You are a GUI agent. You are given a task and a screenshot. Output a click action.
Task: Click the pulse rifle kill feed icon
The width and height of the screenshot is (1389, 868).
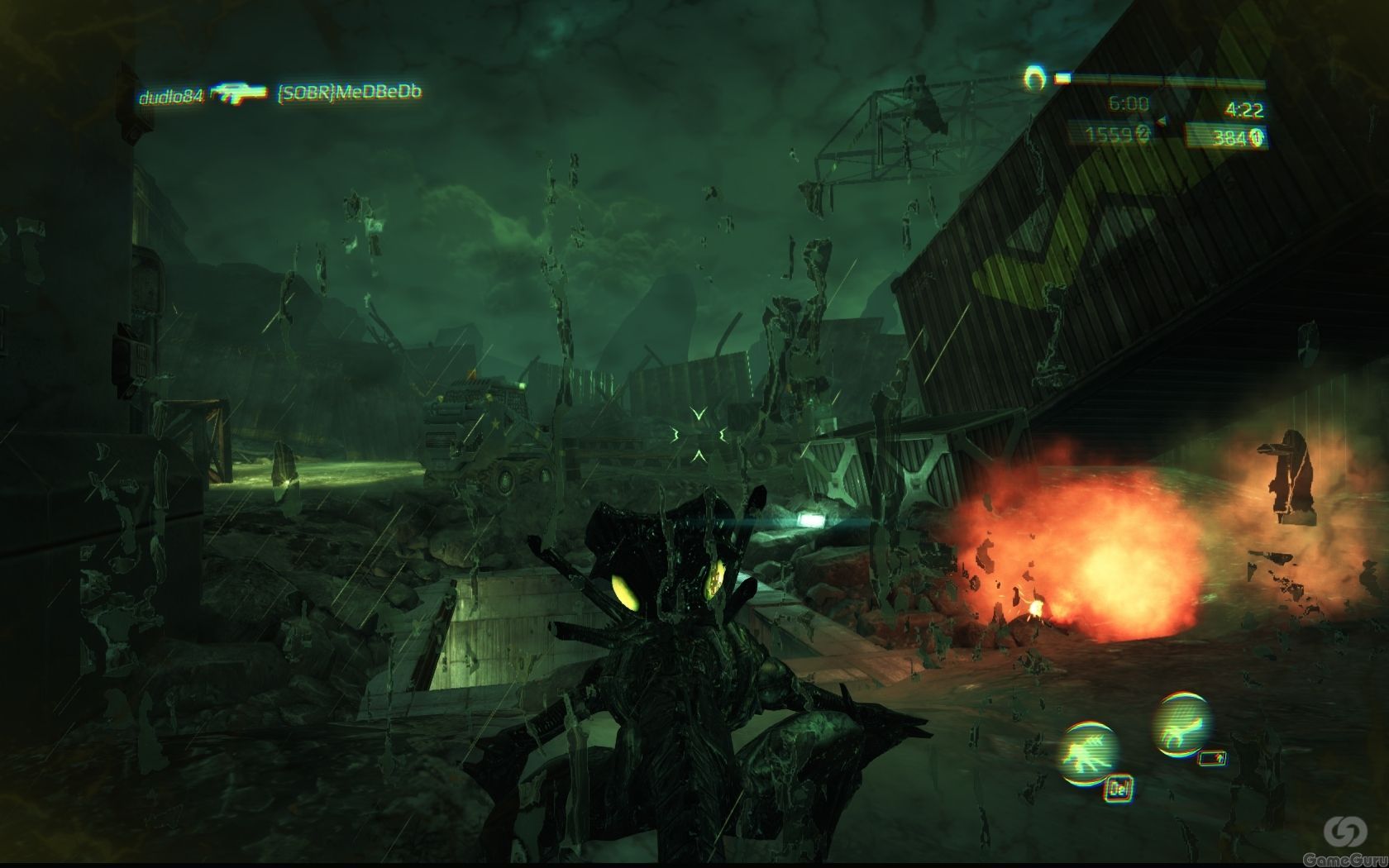point(240,93)
